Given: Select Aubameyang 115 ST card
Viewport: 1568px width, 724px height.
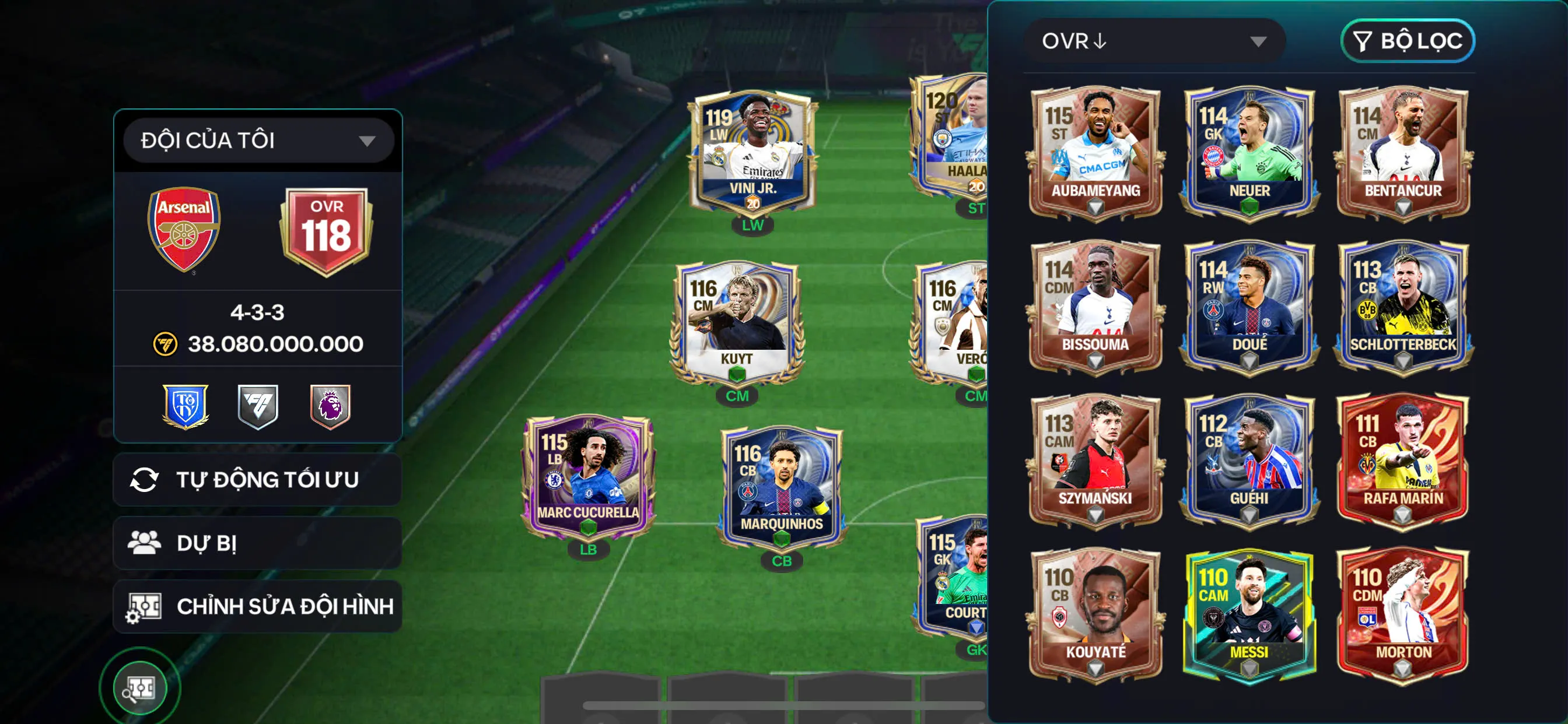Looking at the screenshot, I should (x=1095, y=153).
